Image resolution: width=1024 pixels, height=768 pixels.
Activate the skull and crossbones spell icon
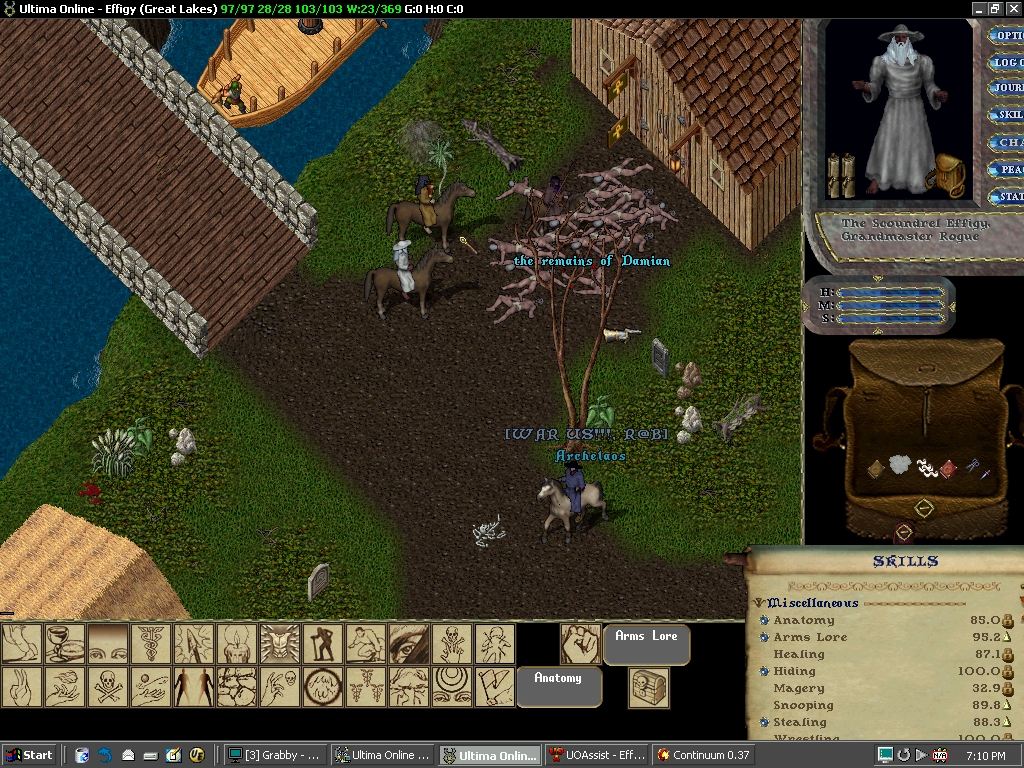108,687
